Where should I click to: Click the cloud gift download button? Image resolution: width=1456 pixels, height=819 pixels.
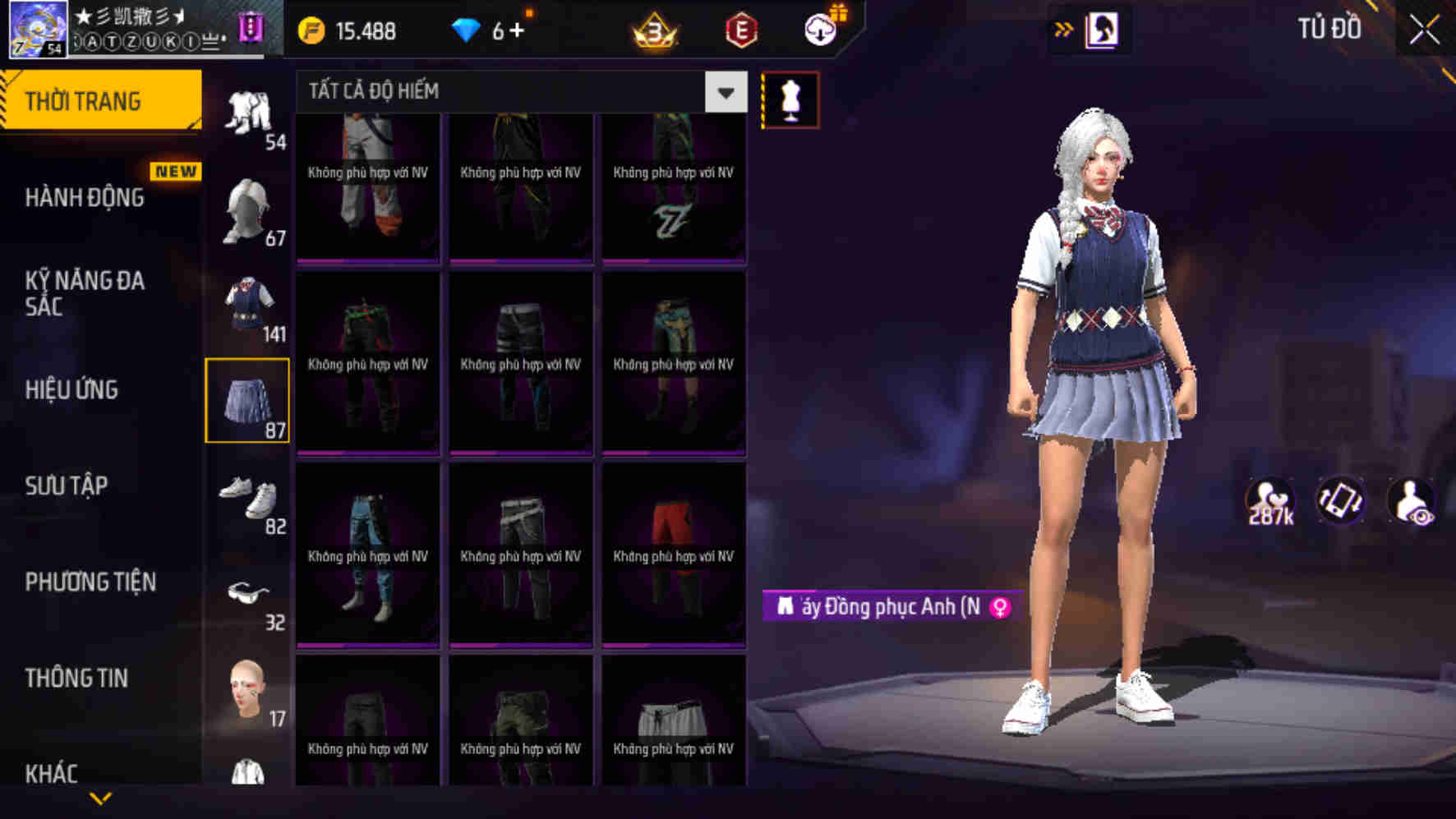(x=821, y=30)
